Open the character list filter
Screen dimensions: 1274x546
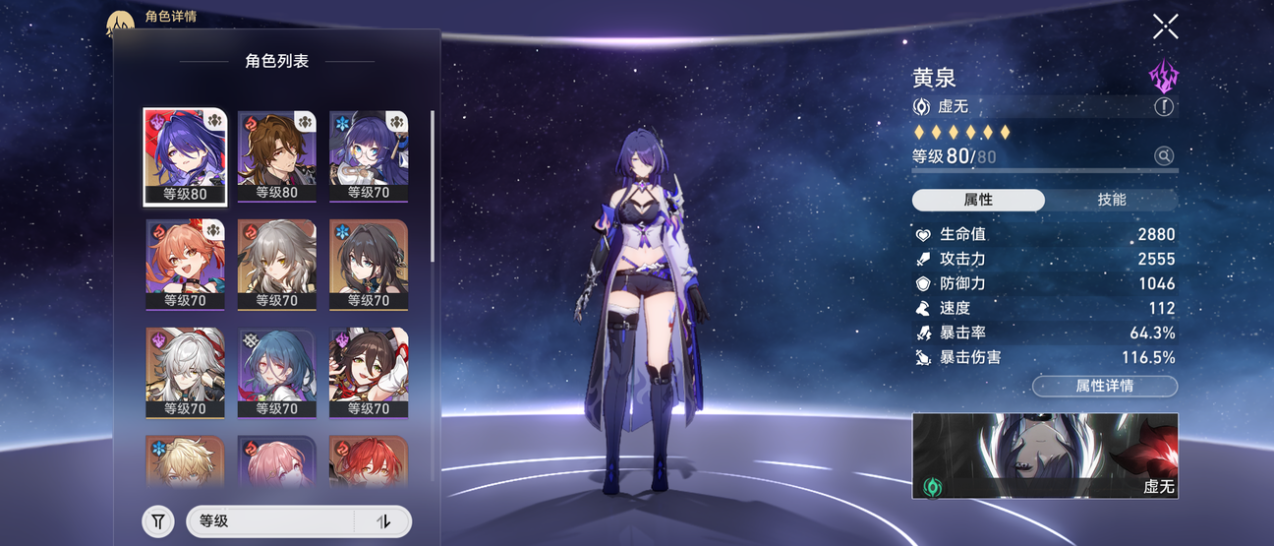[158, 521]
